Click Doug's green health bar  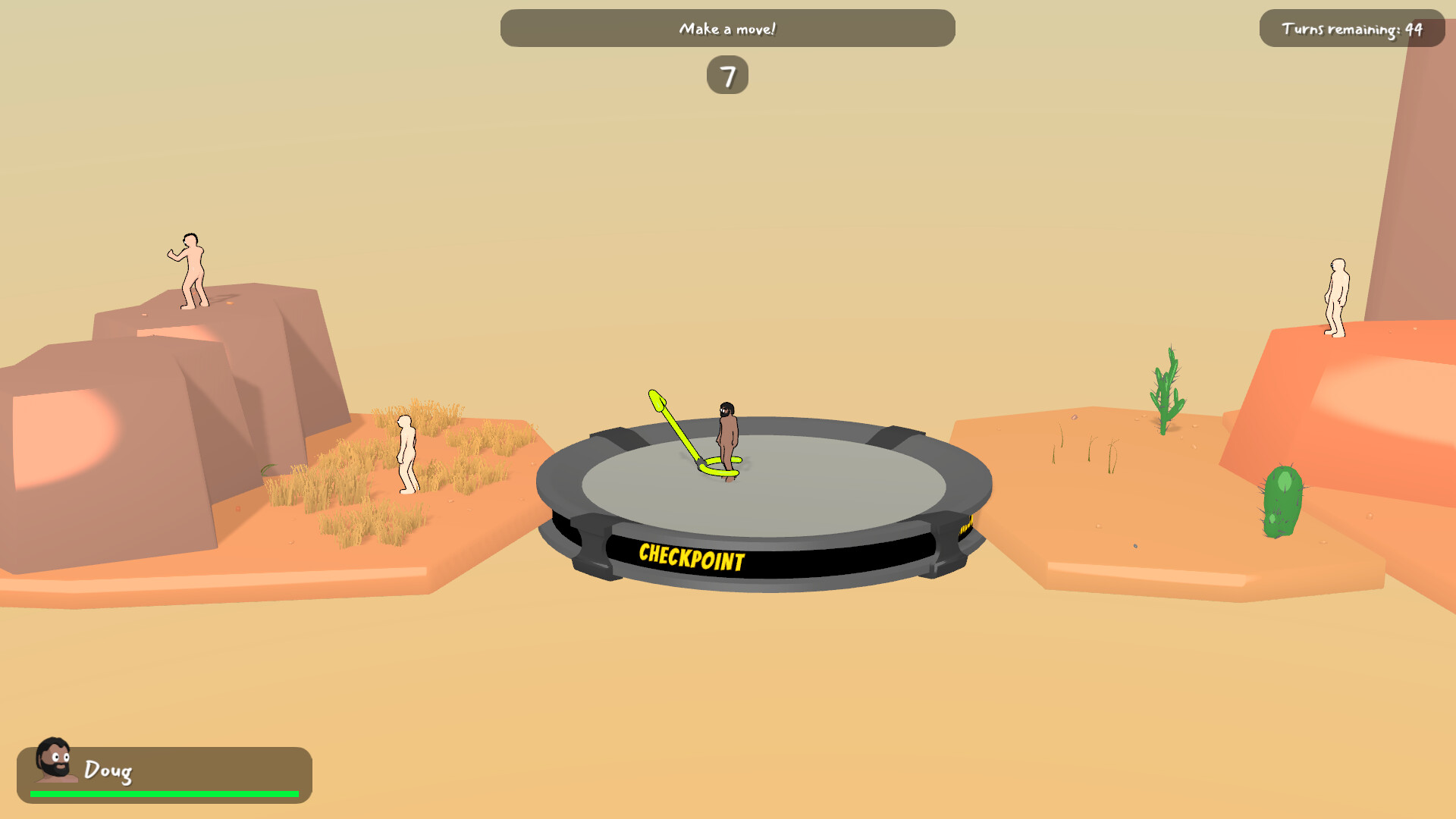click(x=164, y=793)
